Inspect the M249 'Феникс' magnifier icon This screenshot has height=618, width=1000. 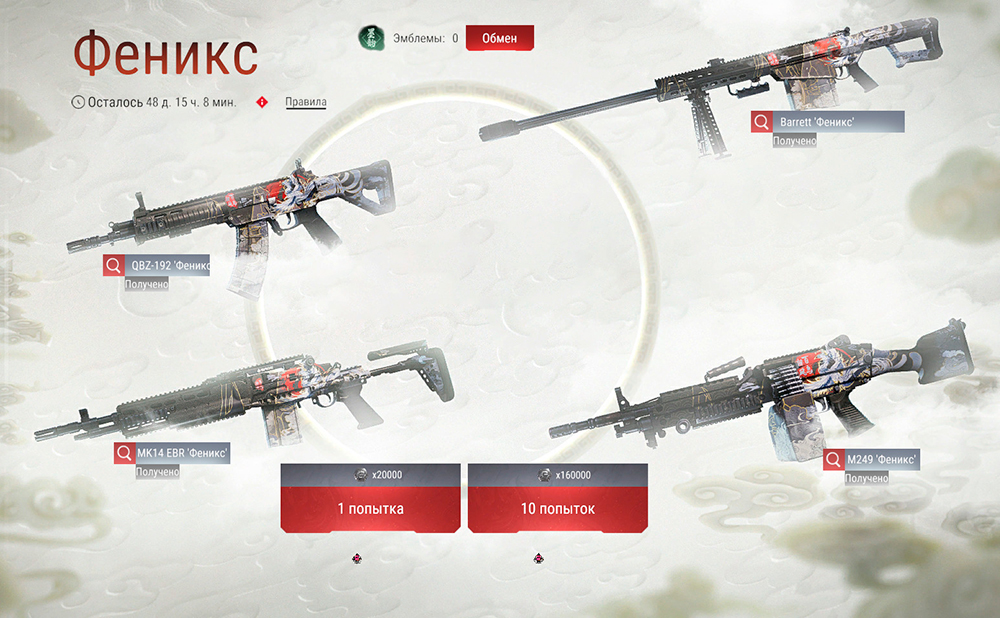tap(834, 459)
